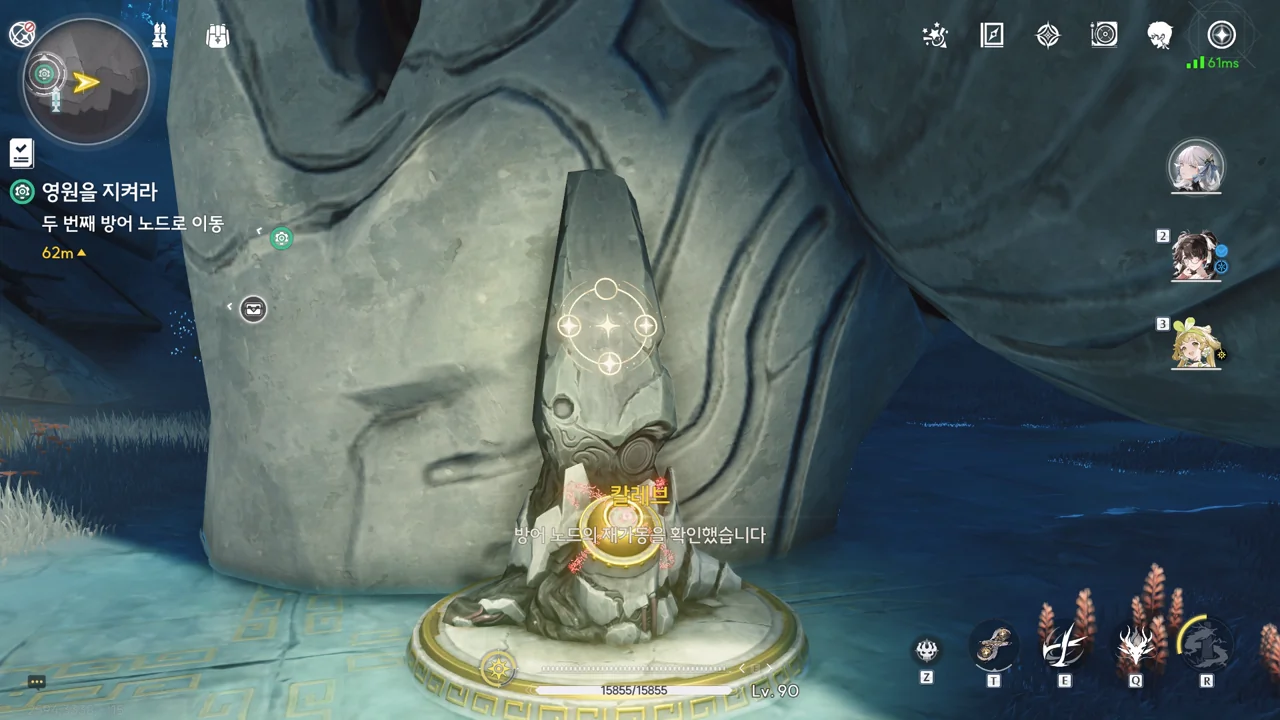This screenshot has width=1280, height=720.
Task: Activate the slash resonance skill icon
Action: (1064, 648)
